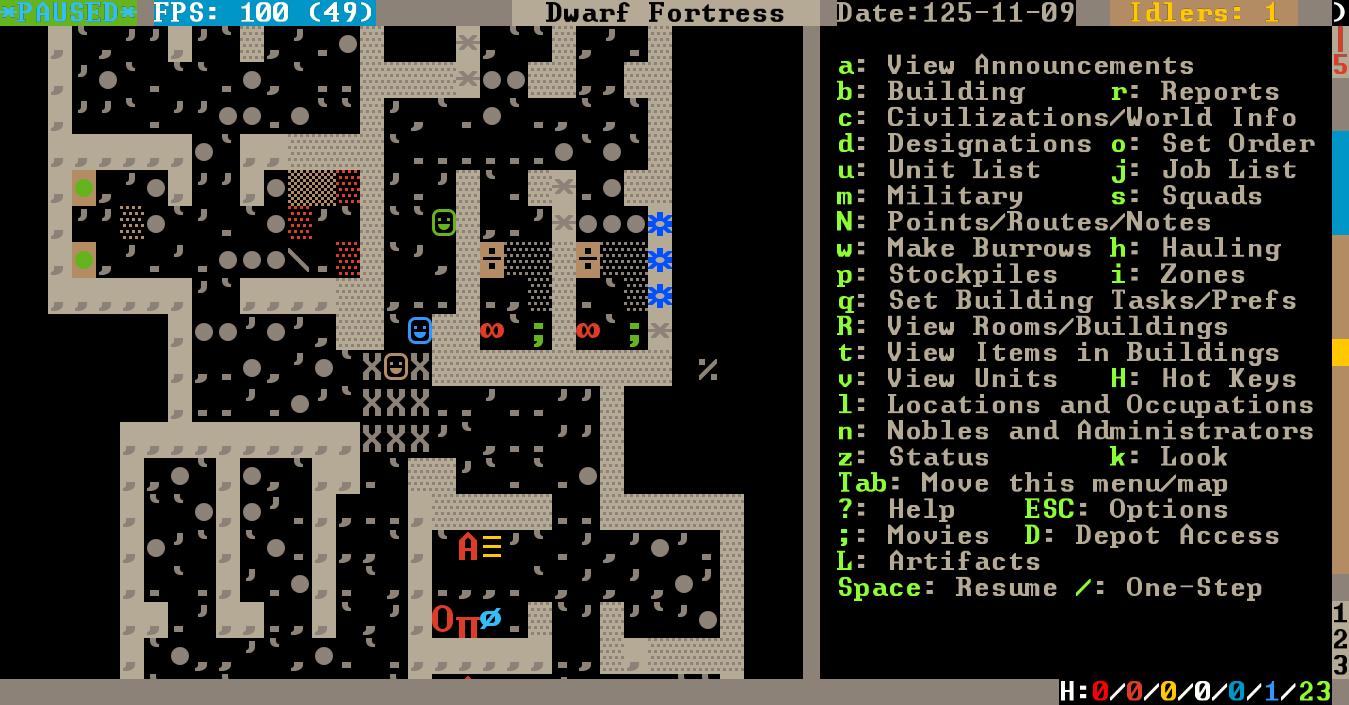Open the Unit List
This screenshot has height=705, width=1349.
pos(964,170)
